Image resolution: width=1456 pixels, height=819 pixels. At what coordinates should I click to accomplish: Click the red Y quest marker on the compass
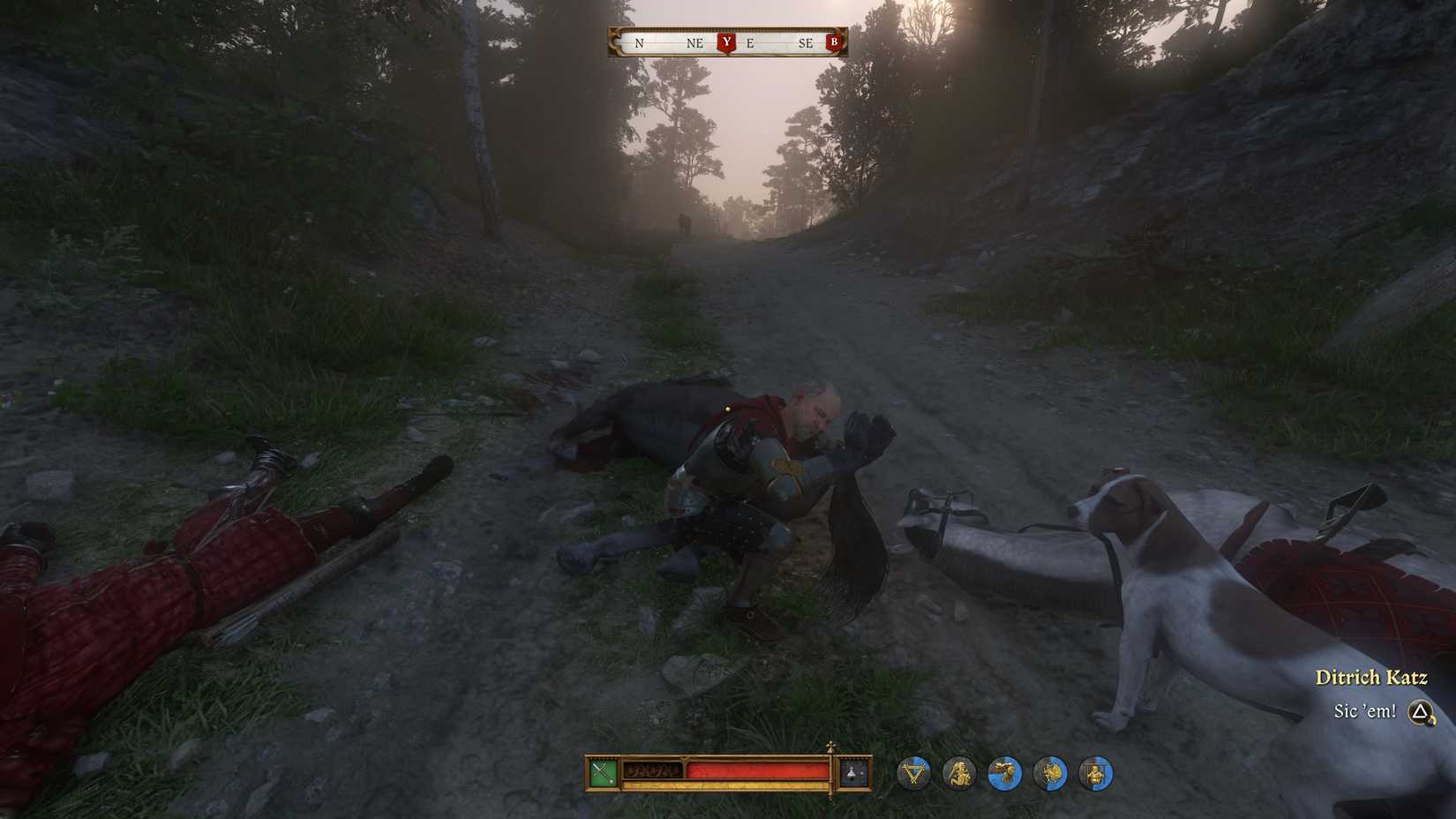725,41
